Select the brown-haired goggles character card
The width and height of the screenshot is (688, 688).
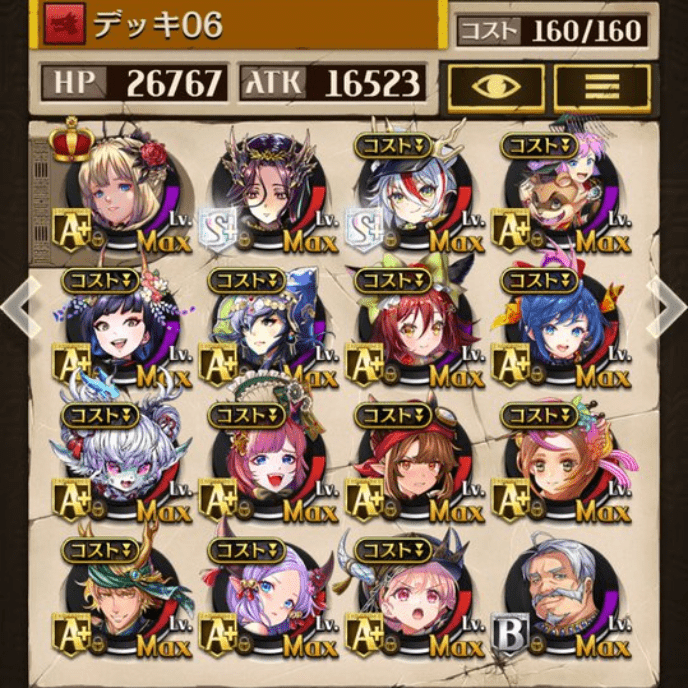[x=414, y=462]
